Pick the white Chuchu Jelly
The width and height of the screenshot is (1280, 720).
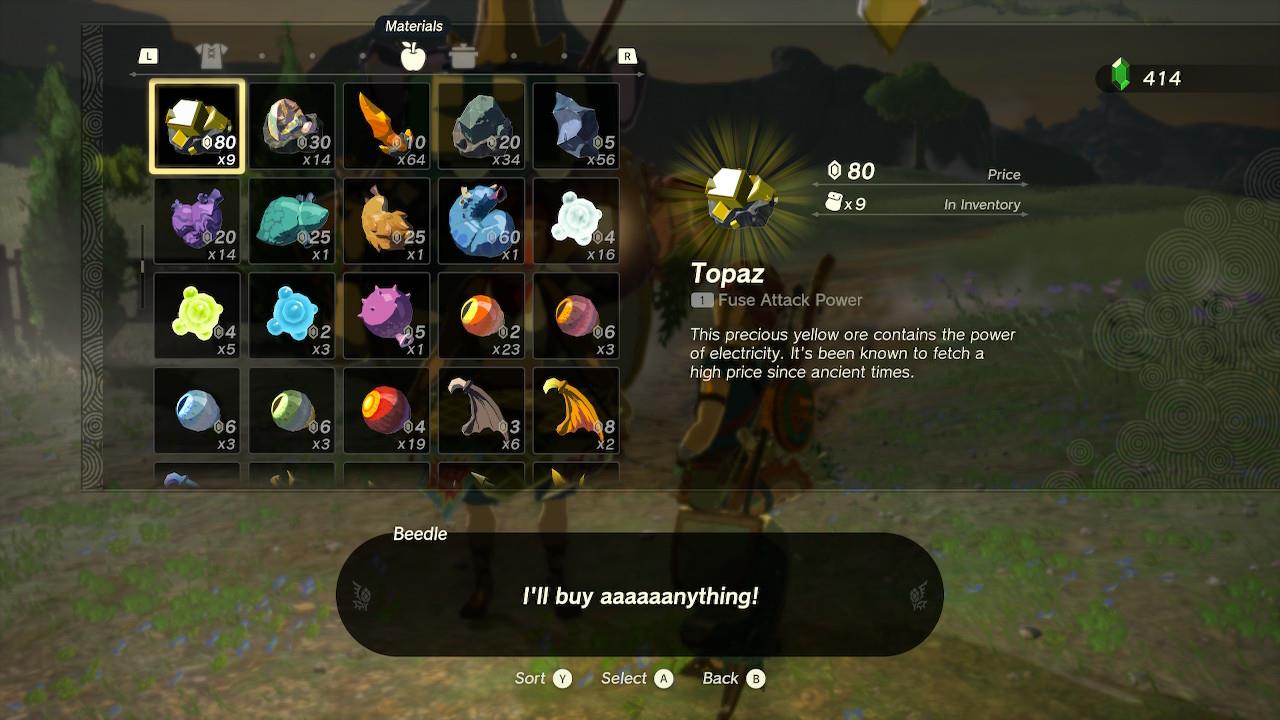(576, 221)
